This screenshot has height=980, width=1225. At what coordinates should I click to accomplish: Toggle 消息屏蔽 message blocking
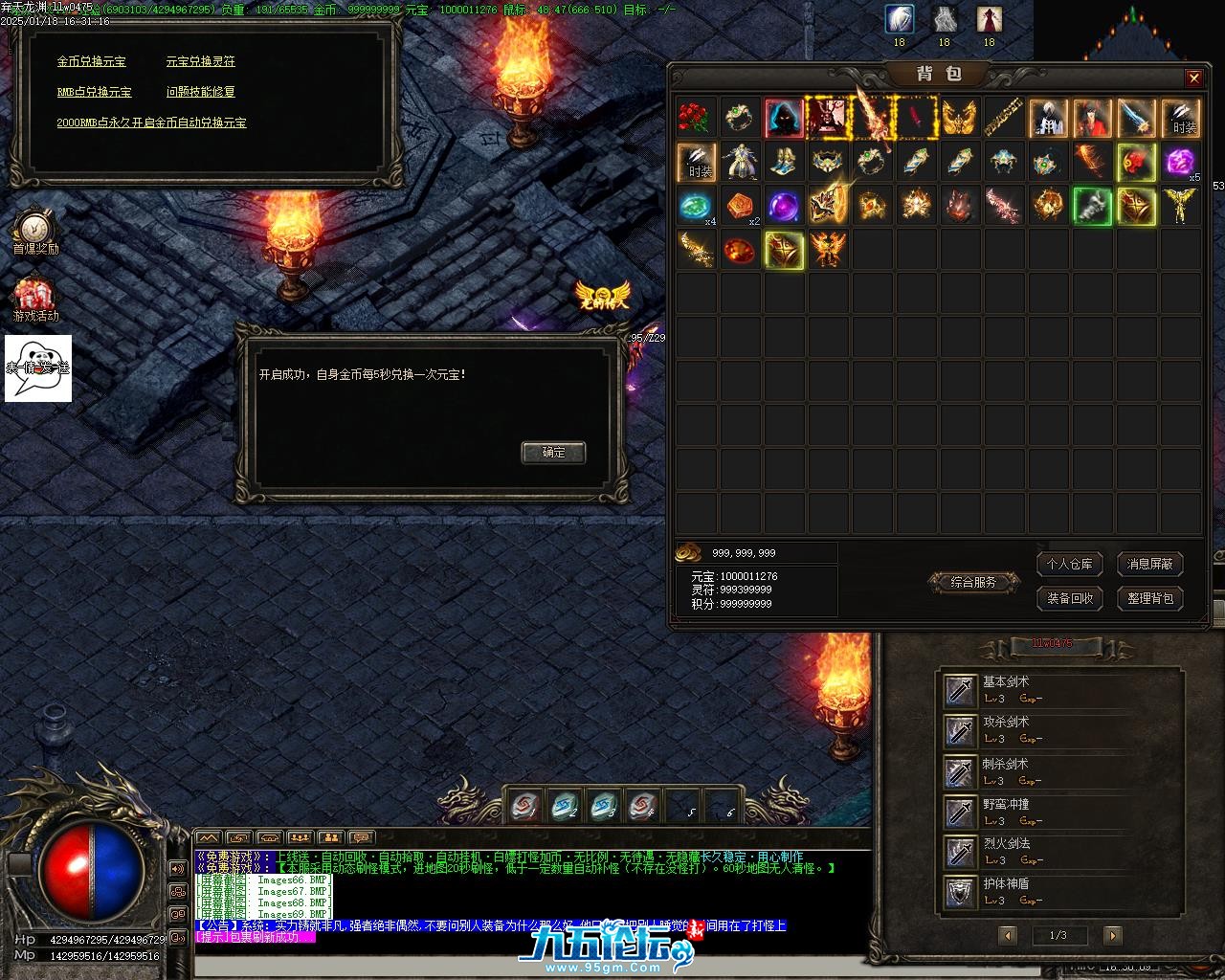coord(1149,564)
